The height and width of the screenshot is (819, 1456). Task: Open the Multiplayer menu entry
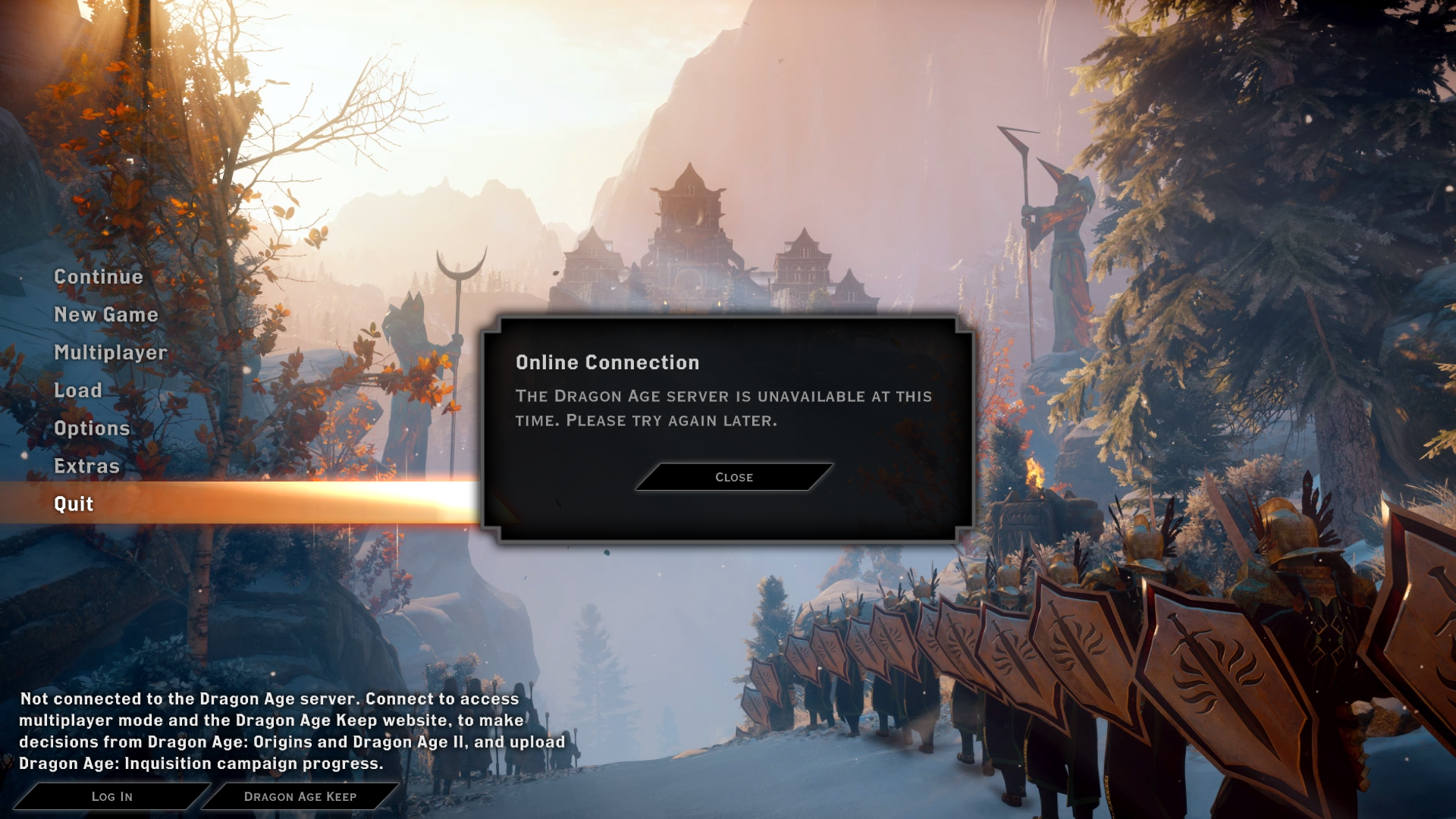pos(111,353)
